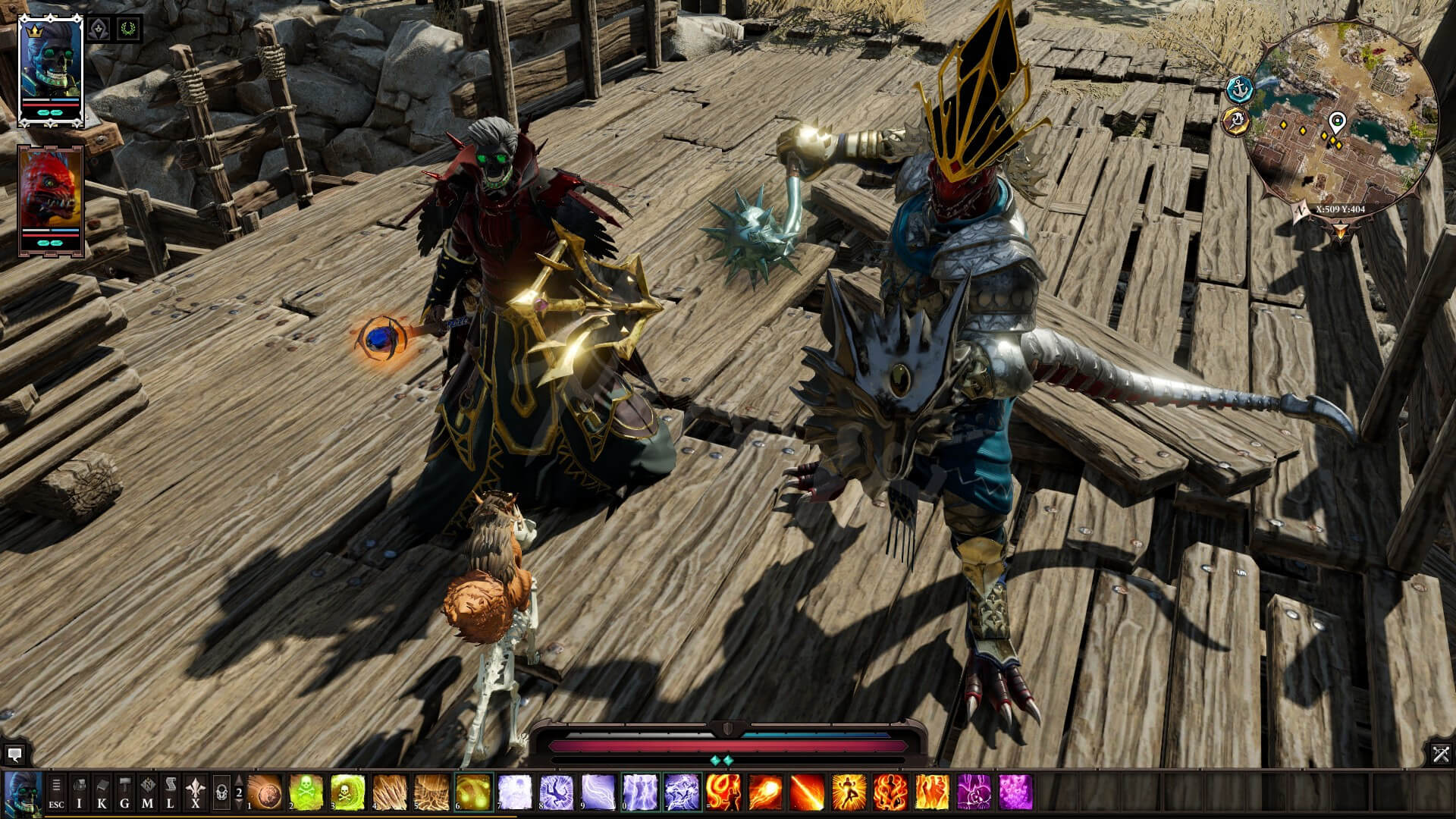Toggle the hotbar lock icon
1456x819 pixels.
tap(221, 792)
